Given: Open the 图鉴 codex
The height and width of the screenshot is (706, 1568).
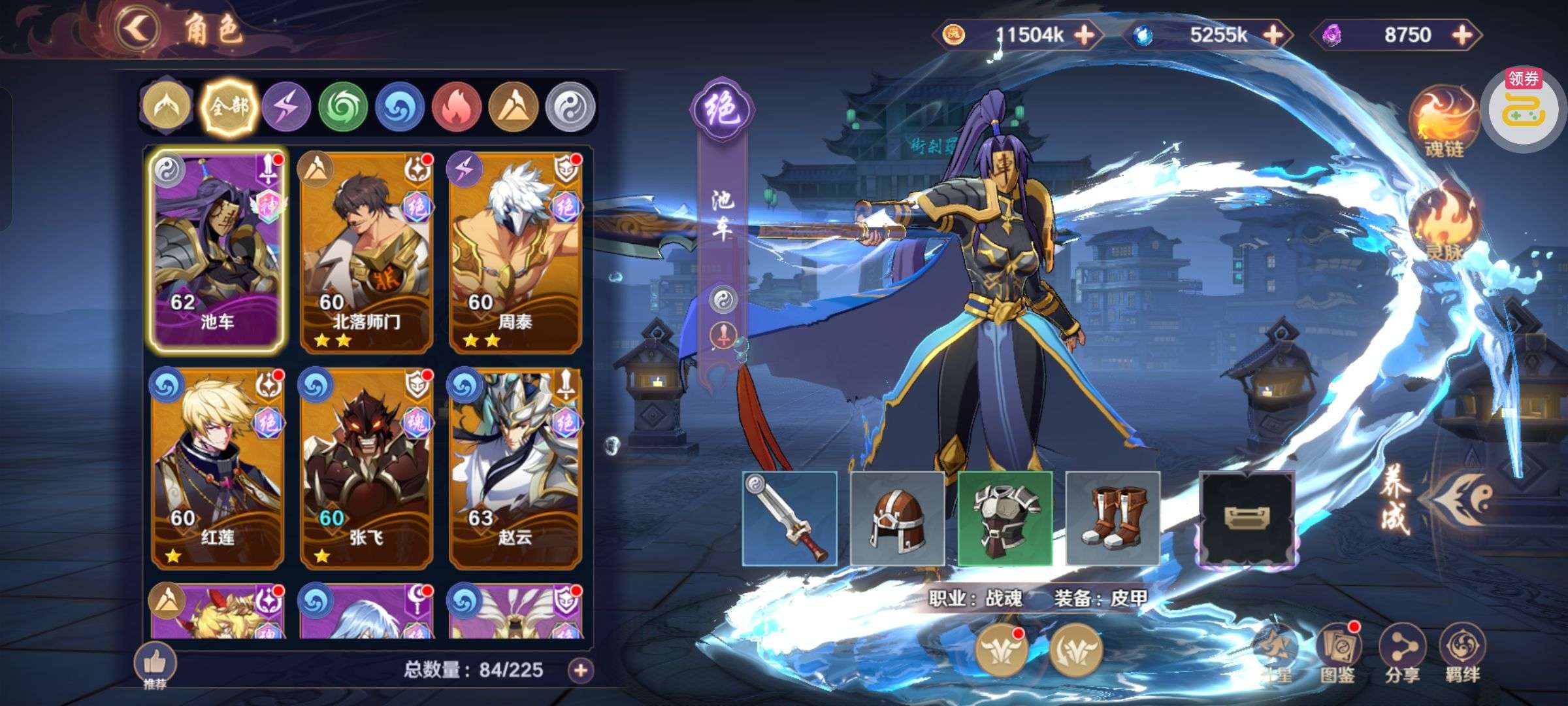Looking at the screenshot, I should point(1337,652).
